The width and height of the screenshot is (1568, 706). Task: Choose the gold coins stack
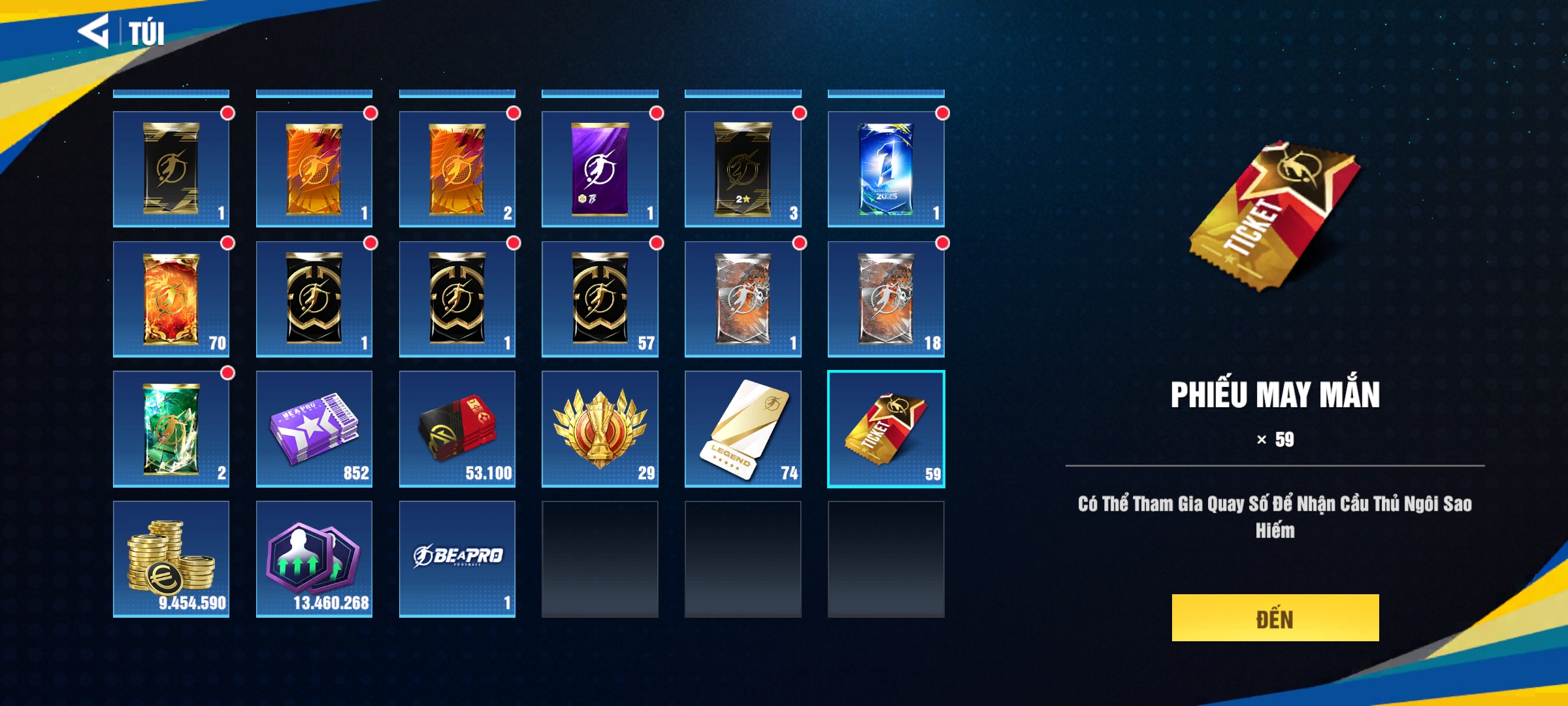tap(171, 559)
